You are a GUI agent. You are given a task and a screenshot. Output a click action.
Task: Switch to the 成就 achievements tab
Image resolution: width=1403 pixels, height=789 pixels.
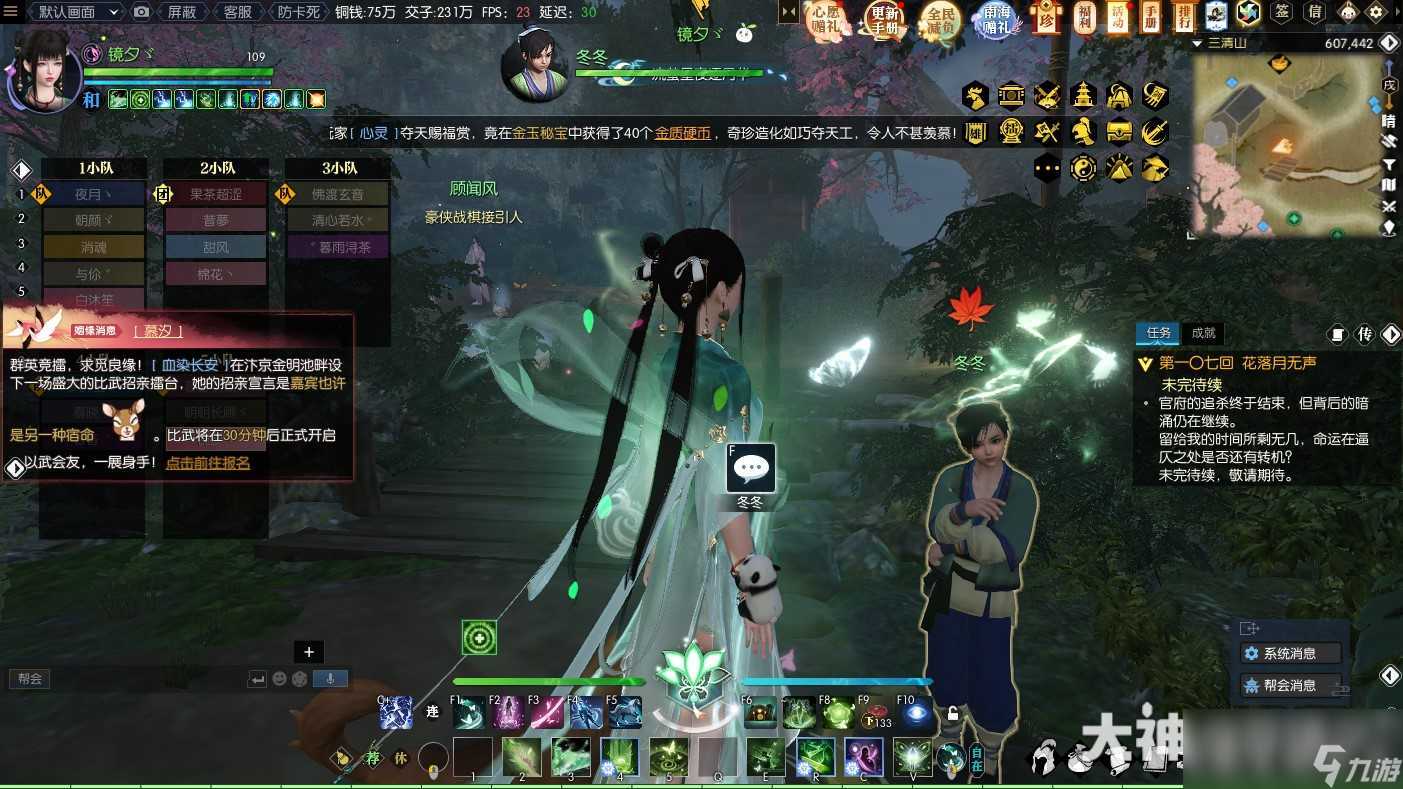(x=1203, y=333)
